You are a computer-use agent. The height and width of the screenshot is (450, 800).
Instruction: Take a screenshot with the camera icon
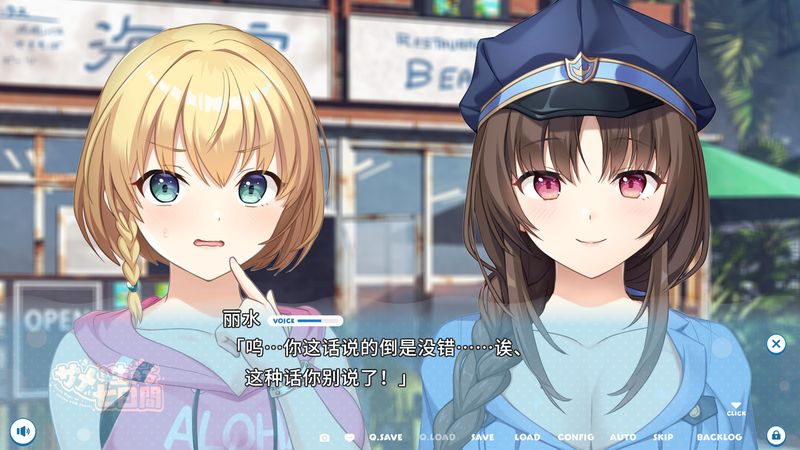[x=324, y=437]
